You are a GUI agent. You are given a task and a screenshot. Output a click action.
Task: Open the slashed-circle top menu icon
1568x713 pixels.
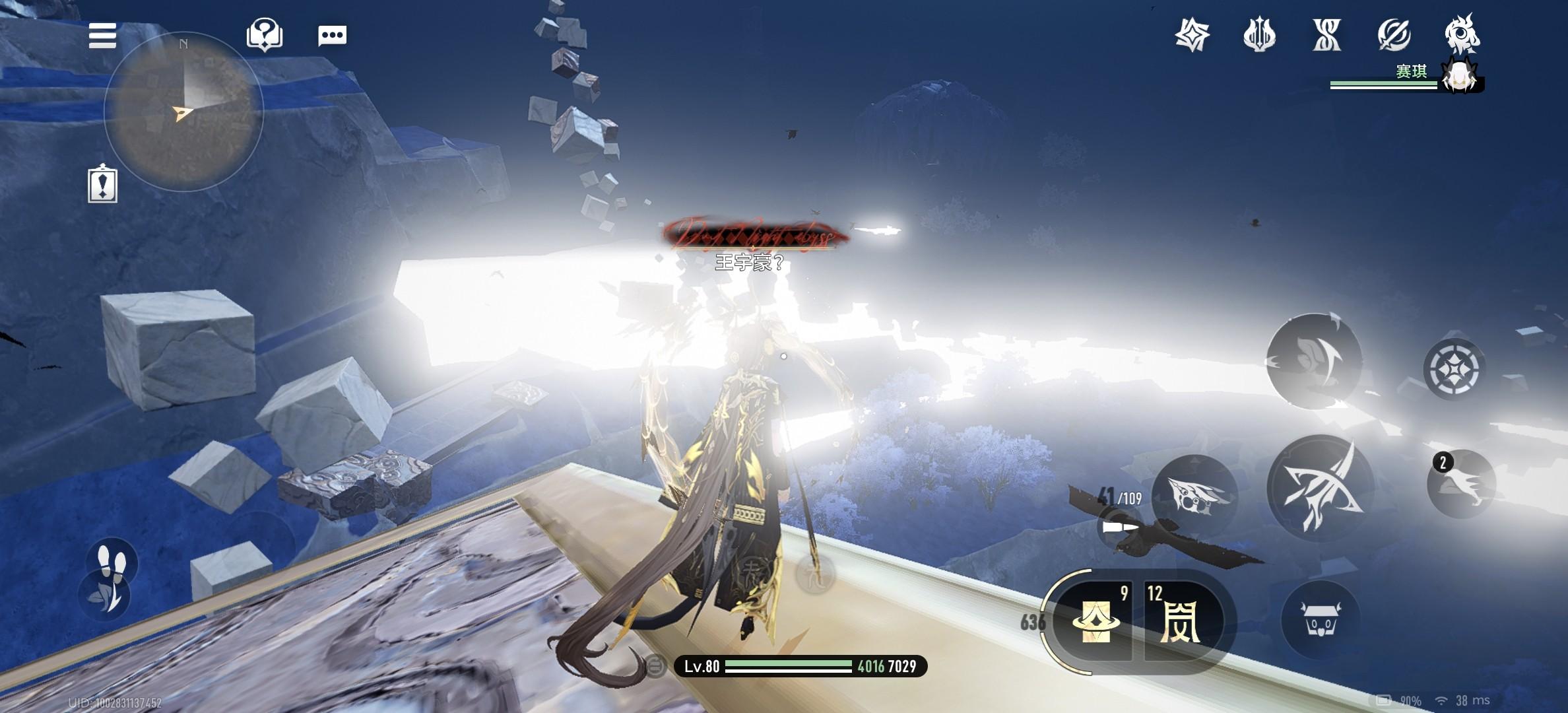[x=1394, y=34]
